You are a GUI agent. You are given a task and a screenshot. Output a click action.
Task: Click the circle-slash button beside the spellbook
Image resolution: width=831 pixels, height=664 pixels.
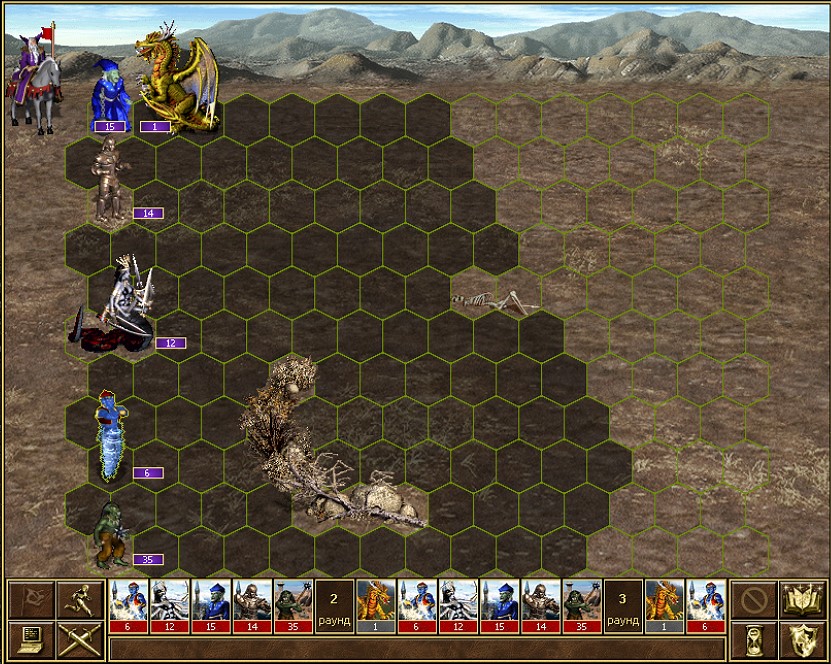click(x=753, y=600)
